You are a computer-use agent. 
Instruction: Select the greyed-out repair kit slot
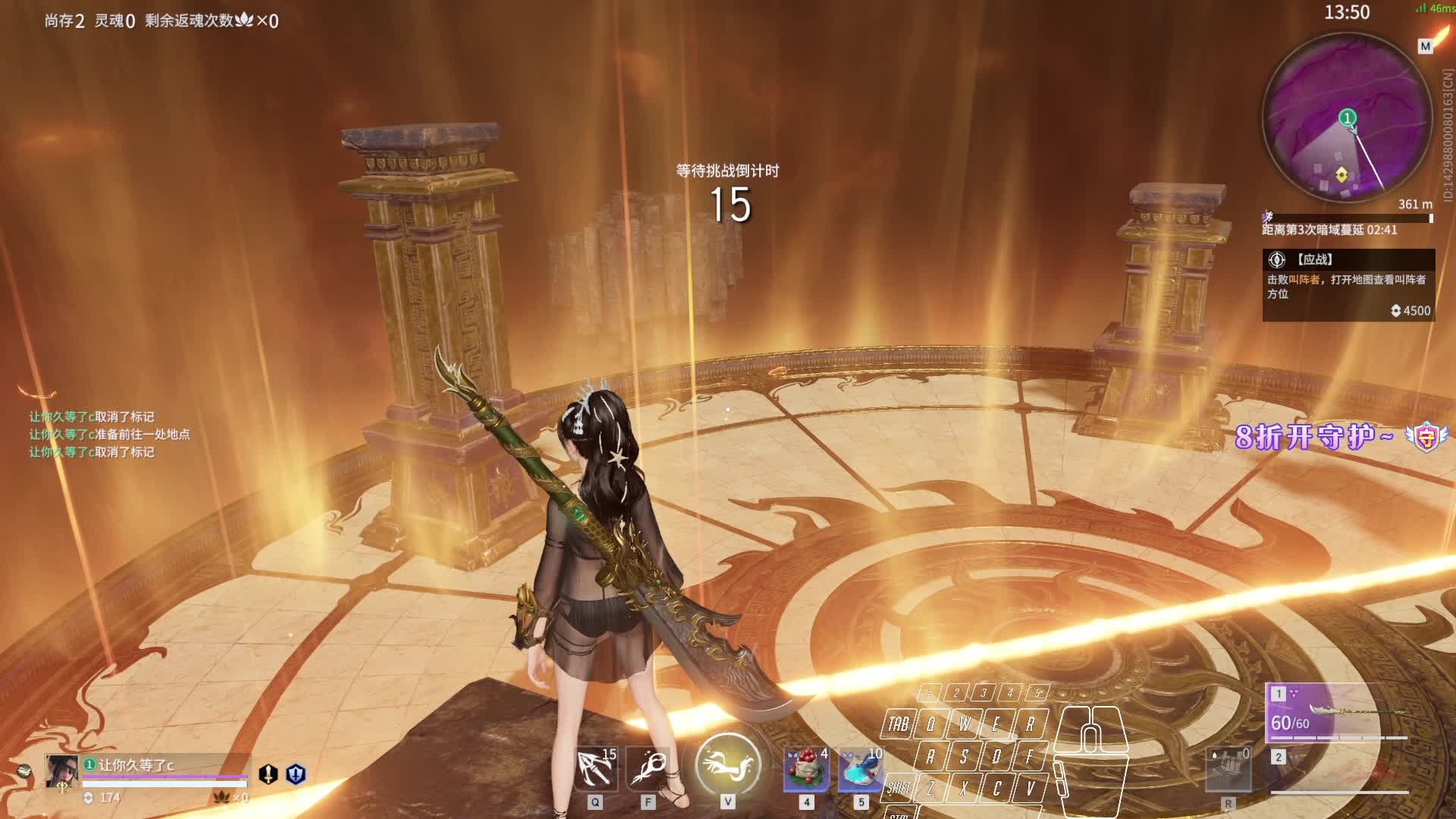point(1228,769)
